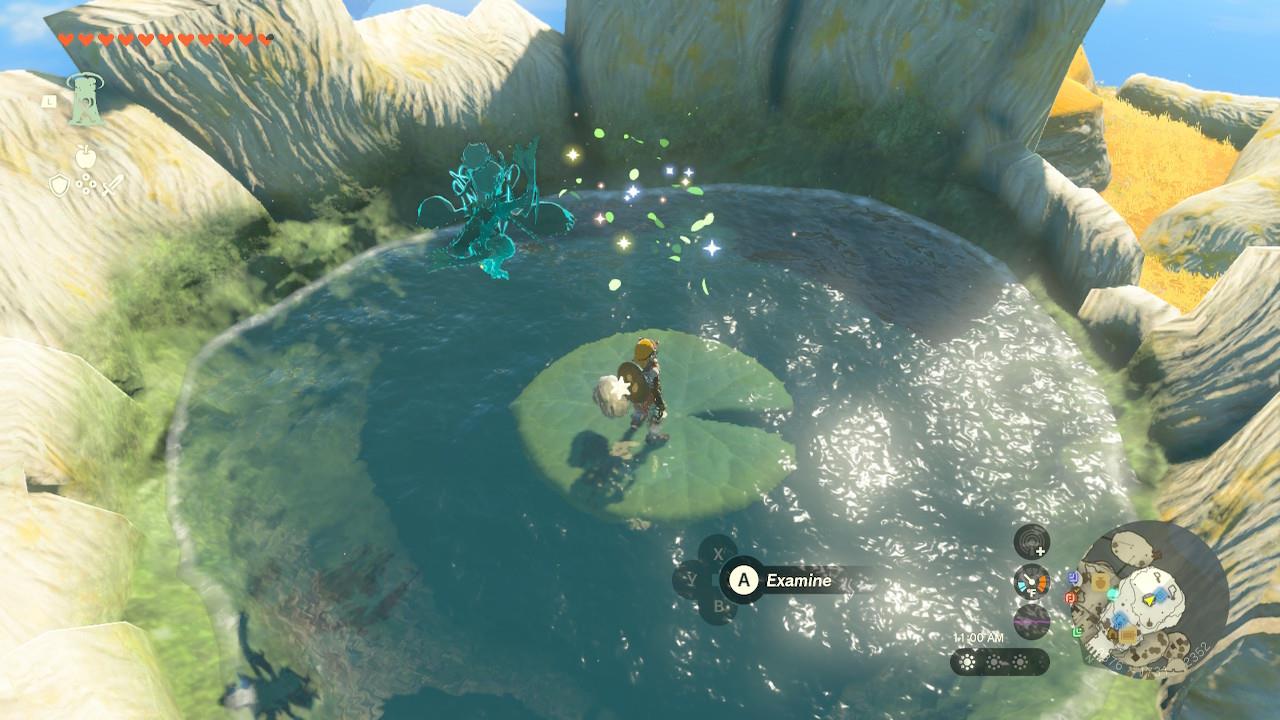Select the apple materials shortcut icon
Image resolution: width=1280 pixels, height=720 pixels.
[x=85, y=156]
